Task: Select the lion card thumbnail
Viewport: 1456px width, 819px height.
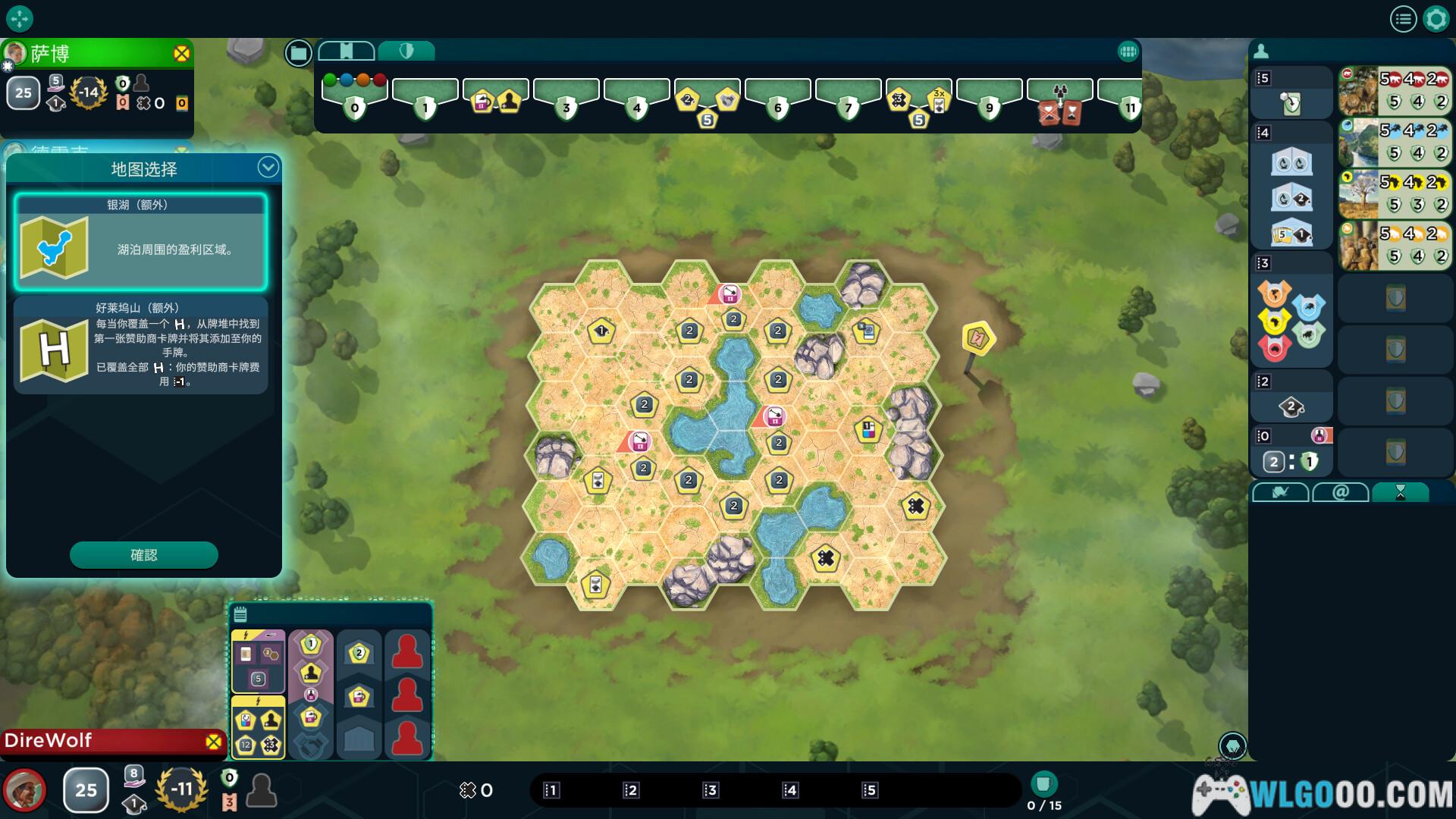Action: coord(1357,90)
